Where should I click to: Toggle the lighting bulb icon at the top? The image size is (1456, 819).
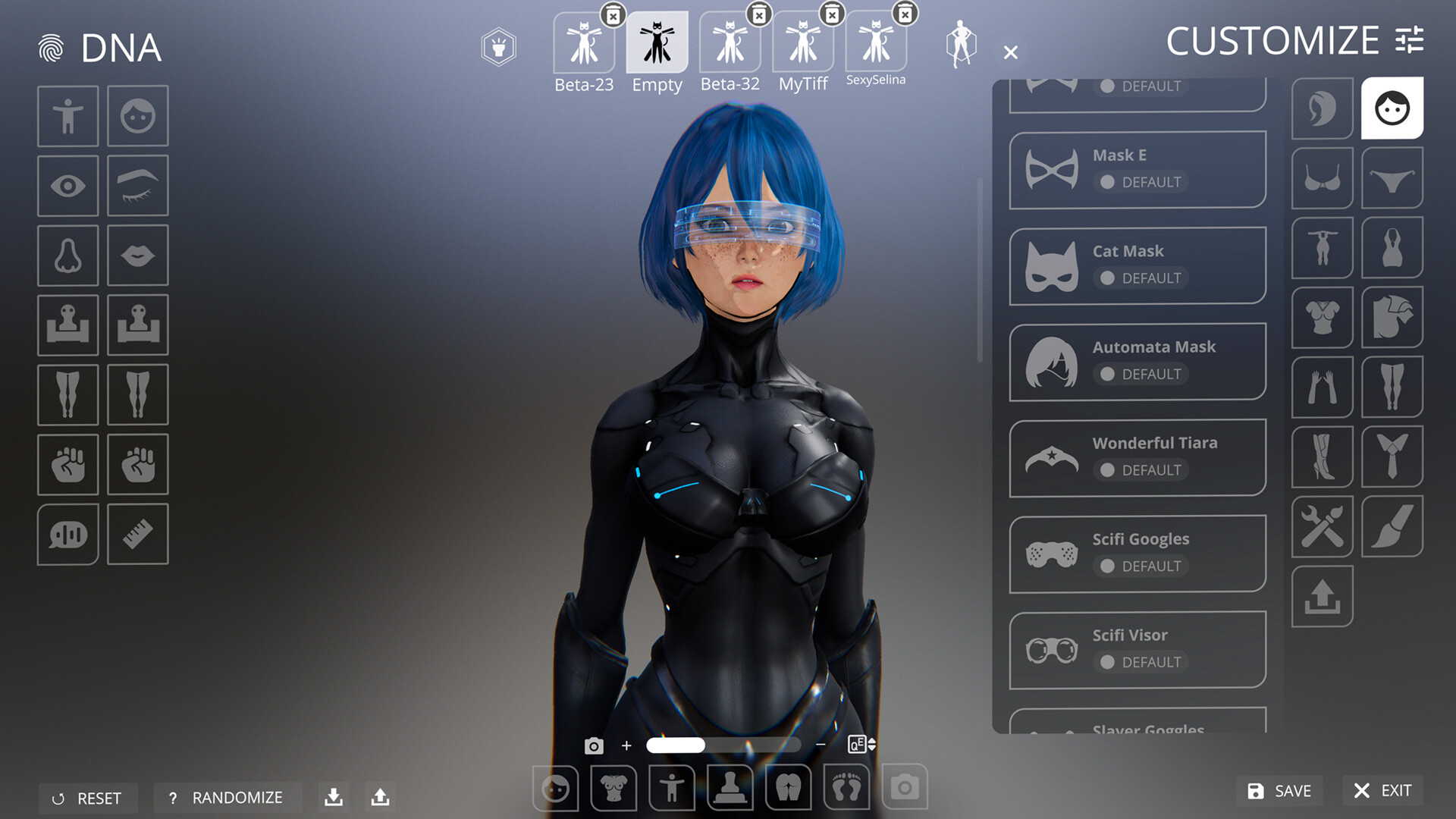point(497,47)
